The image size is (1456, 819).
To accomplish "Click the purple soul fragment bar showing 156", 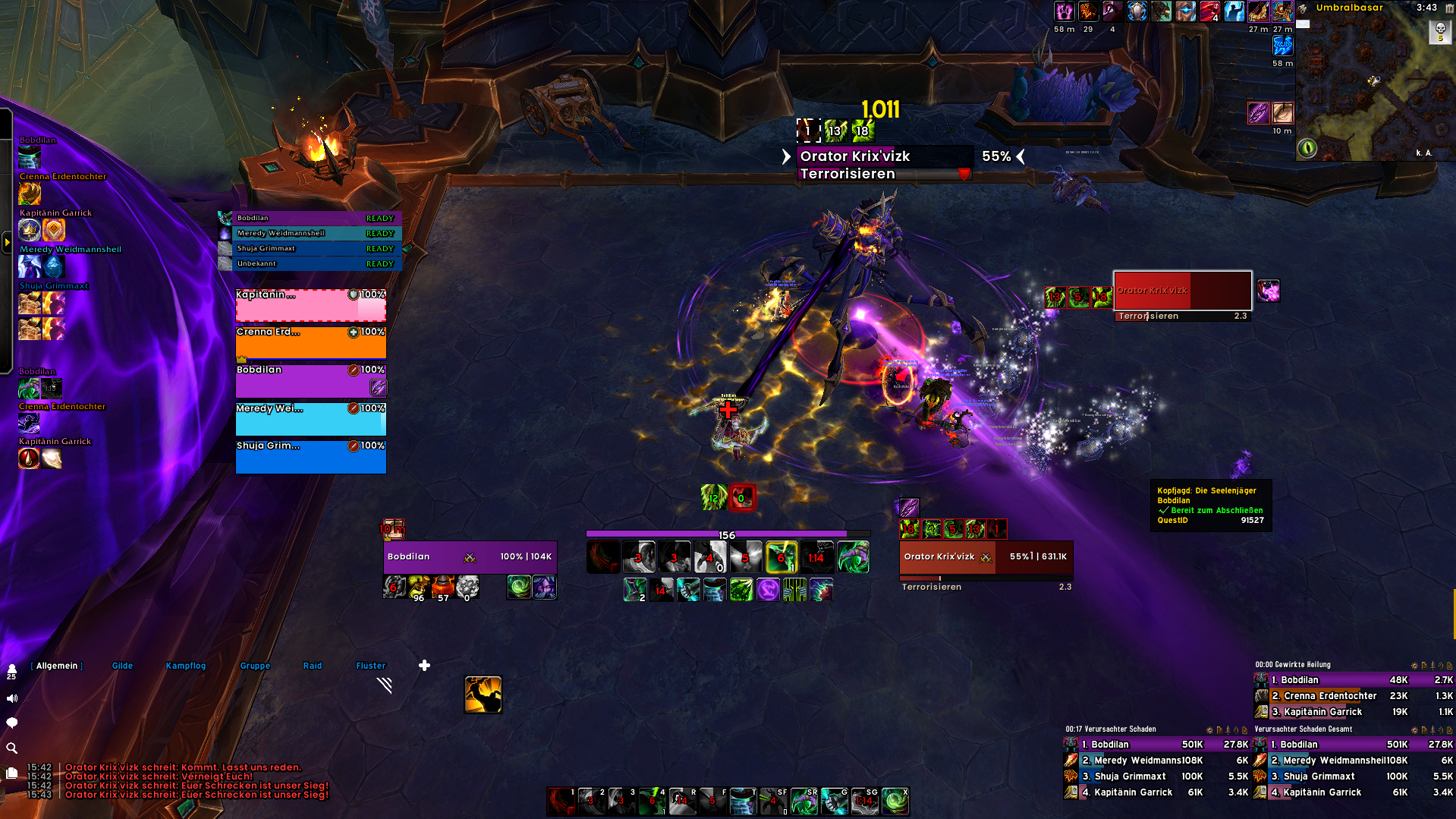I will [x=726, y=534].
